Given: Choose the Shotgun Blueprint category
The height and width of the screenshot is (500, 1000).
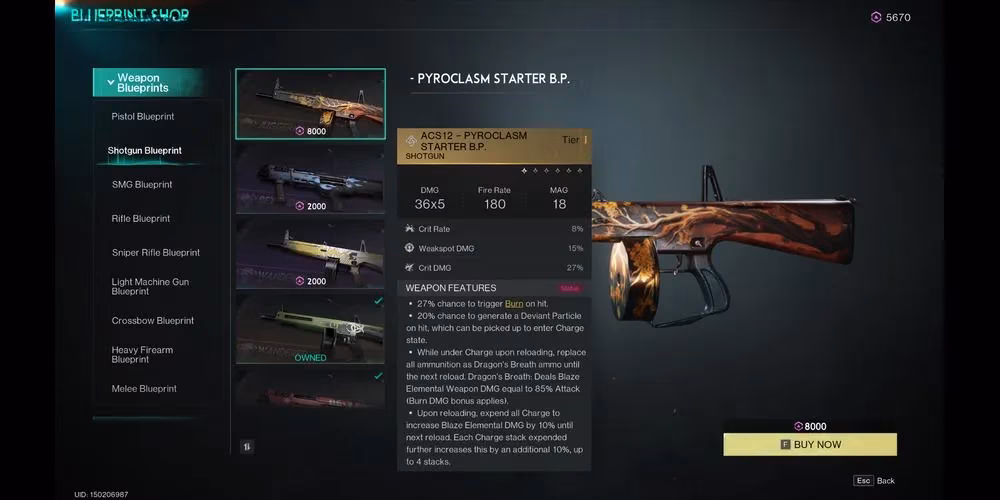Looking at the screenshot, I should tap(145, 151).
